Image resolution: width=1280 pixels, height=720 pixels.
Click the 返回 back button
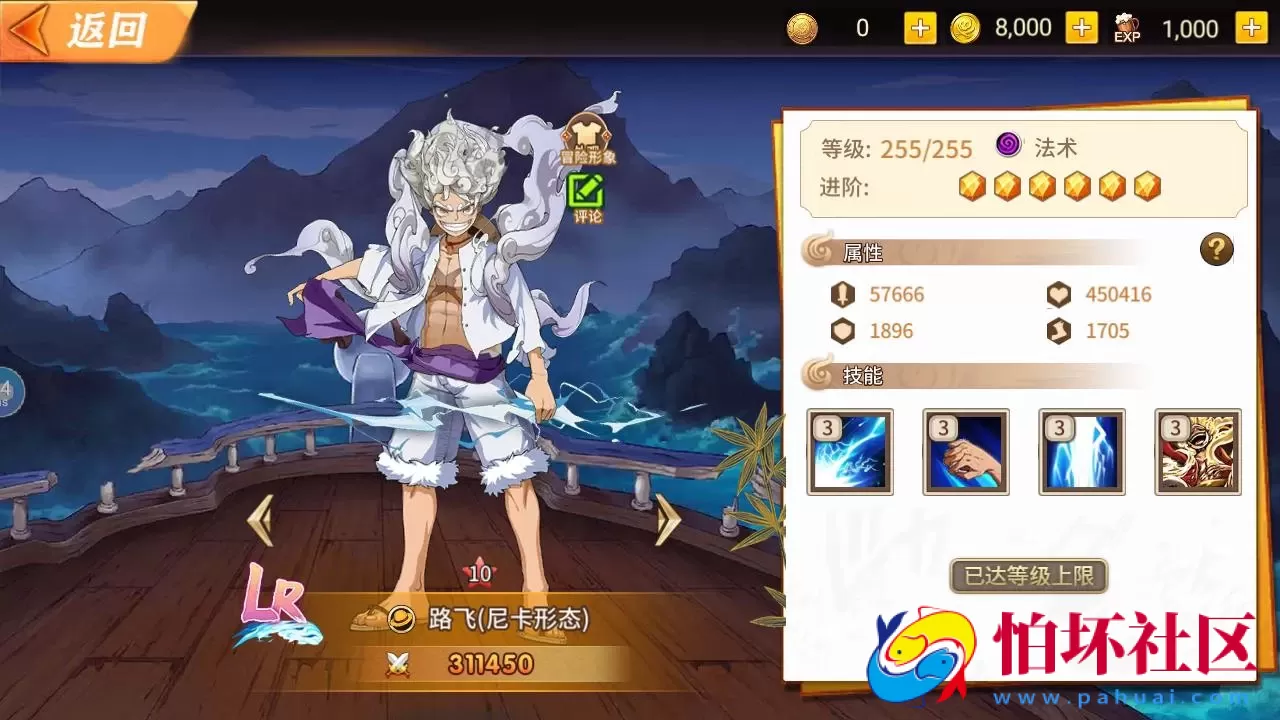coord(95,30)
